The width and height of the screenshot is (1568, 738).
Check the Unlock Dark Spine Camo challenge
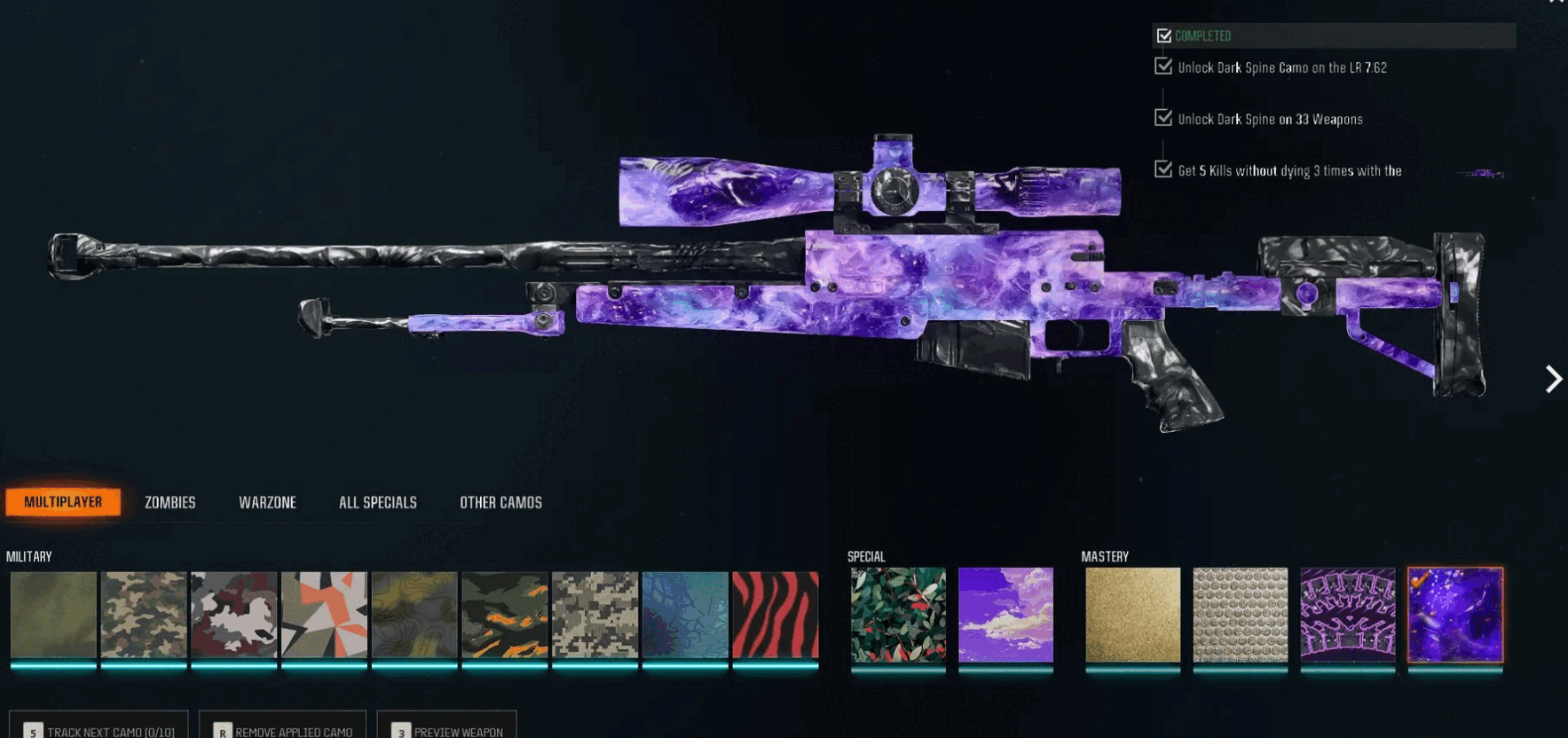pos(1163,67)
